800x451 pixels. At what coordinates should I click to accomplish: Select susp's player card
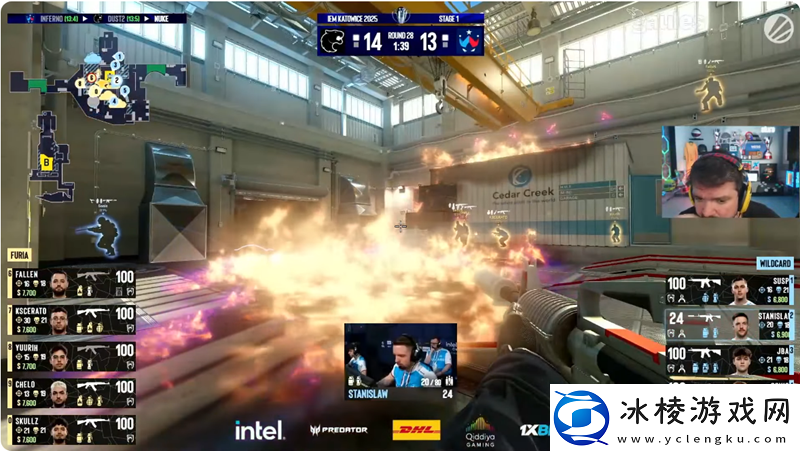pos(732,292)
